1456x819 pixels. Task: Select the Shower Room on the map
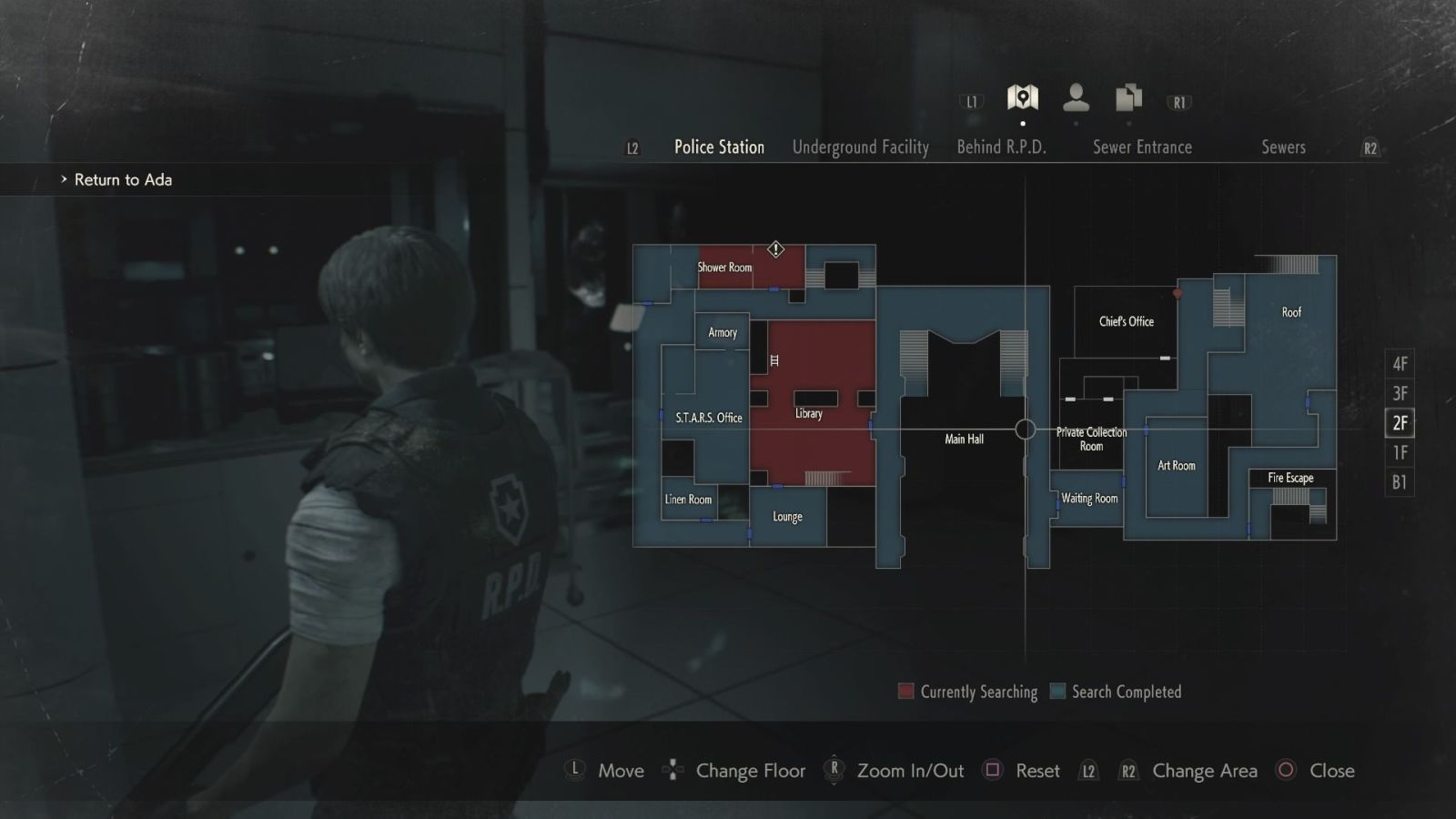[724, 268]
